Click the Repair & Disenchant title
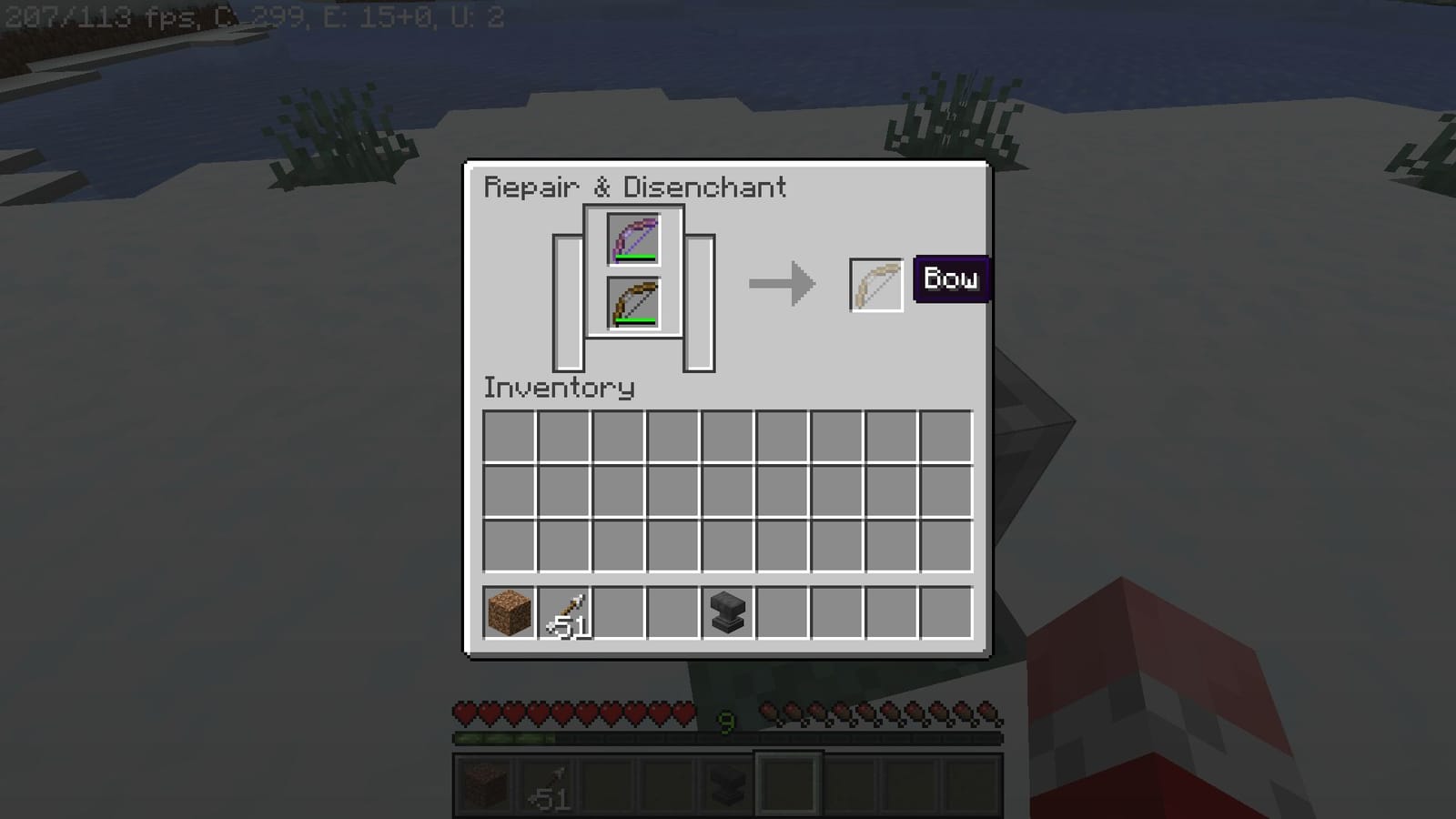Image resolution: width=1456 pixels, height=819 pixels. 635,187
